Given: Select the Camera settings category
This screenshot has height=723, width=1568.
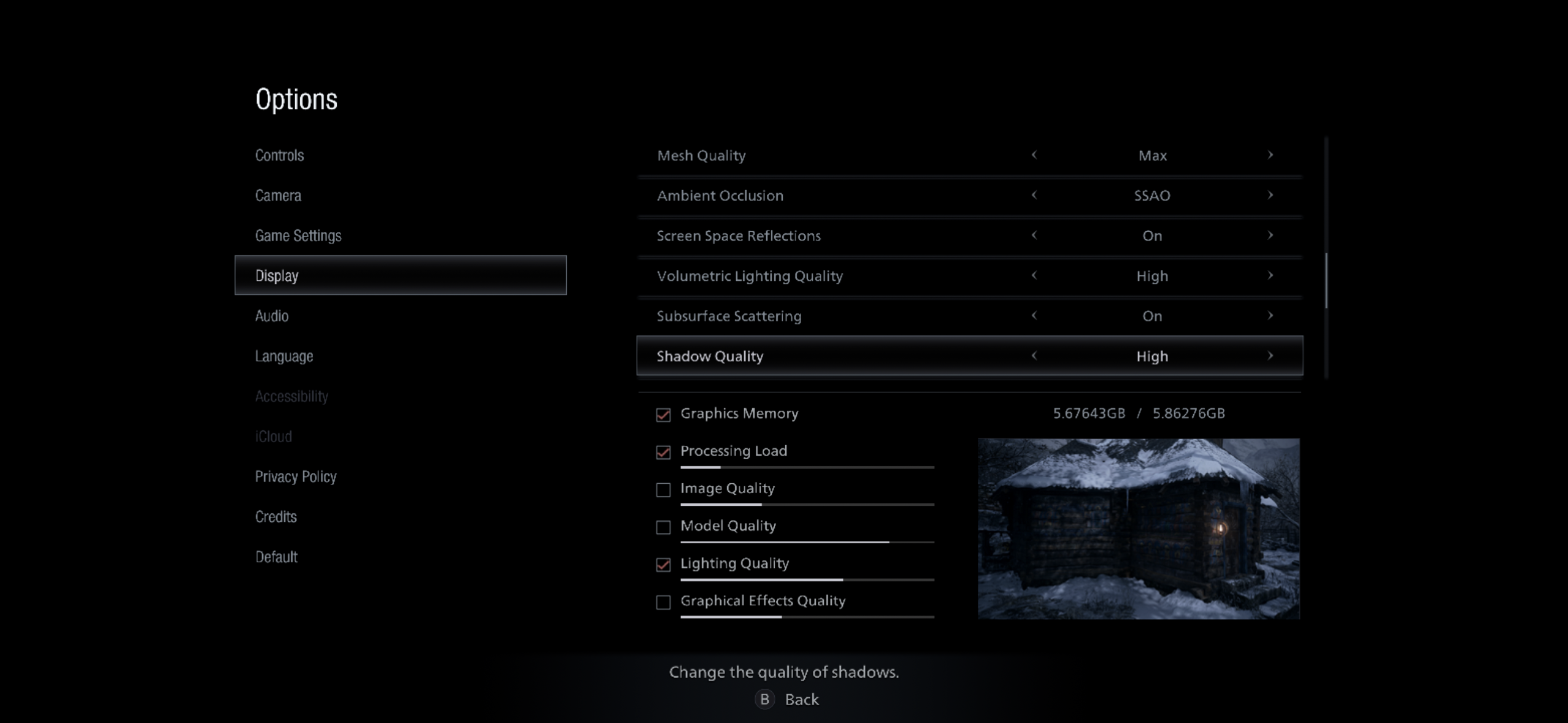Looking at the screenshot, I should coord(278,195).
